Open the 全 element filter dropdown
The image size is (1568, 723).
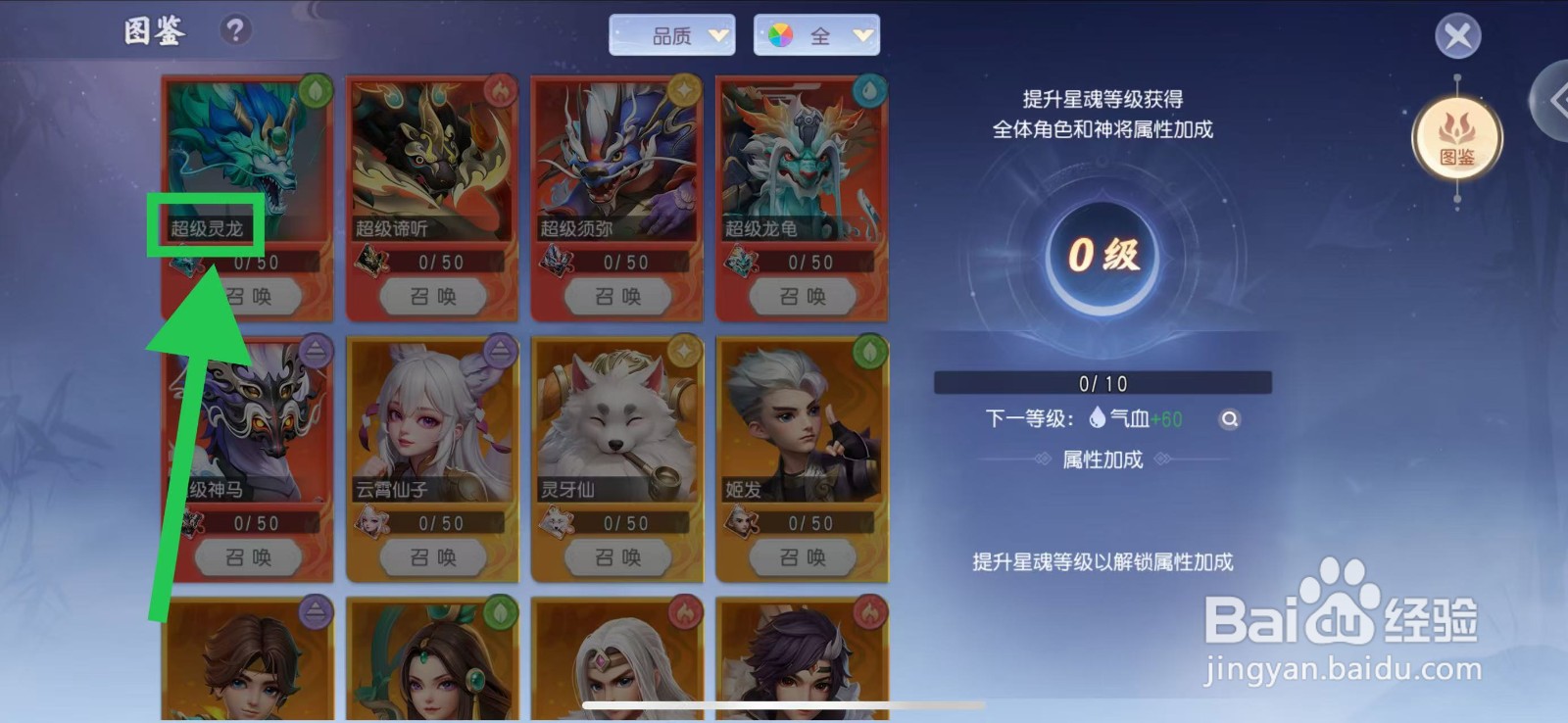[x=819, y=34]
